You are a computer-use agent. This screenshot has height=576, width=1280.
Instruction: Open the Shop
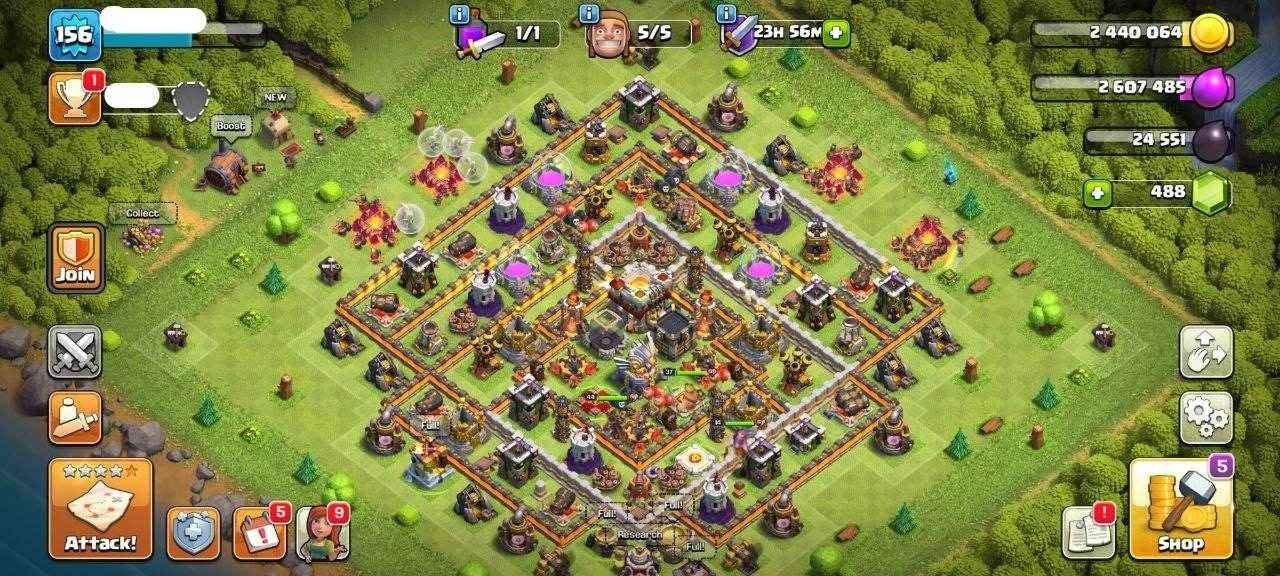1181,508
